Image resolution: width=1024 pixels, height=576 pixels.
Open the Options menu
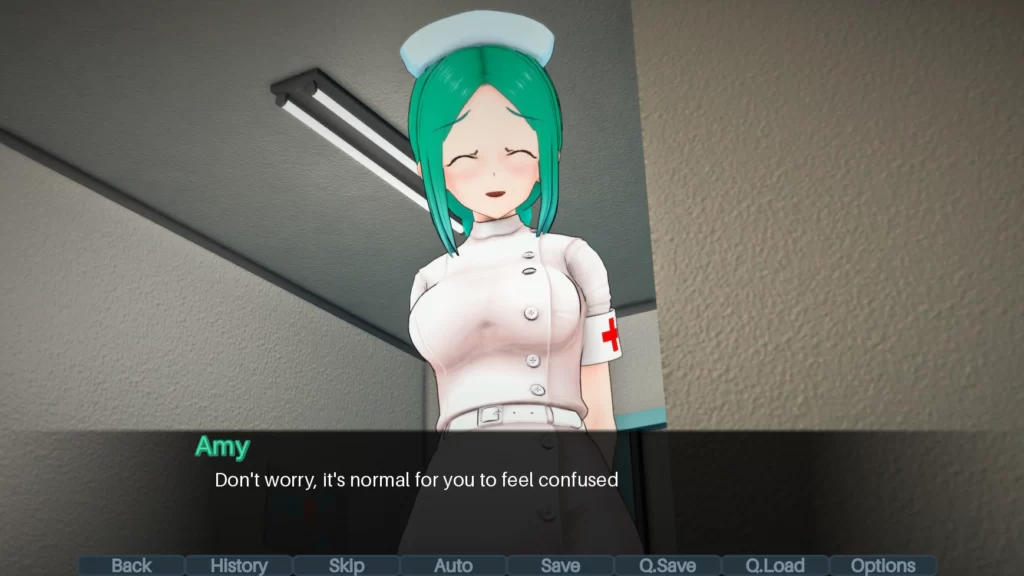[x=883, y=566]
